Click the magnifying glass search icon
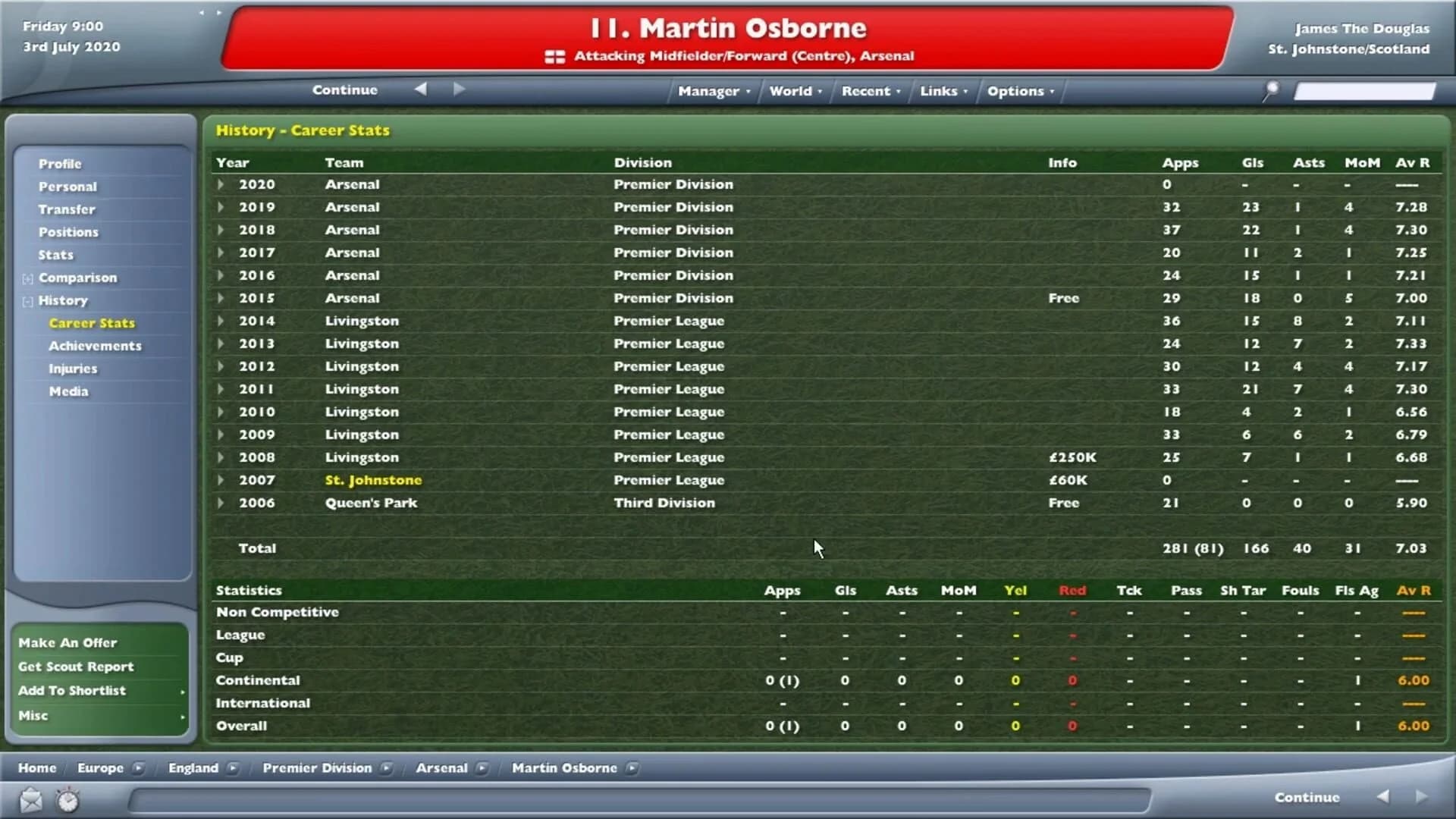This screenshot has width=1456, height=819. (x=1269, y=90)
